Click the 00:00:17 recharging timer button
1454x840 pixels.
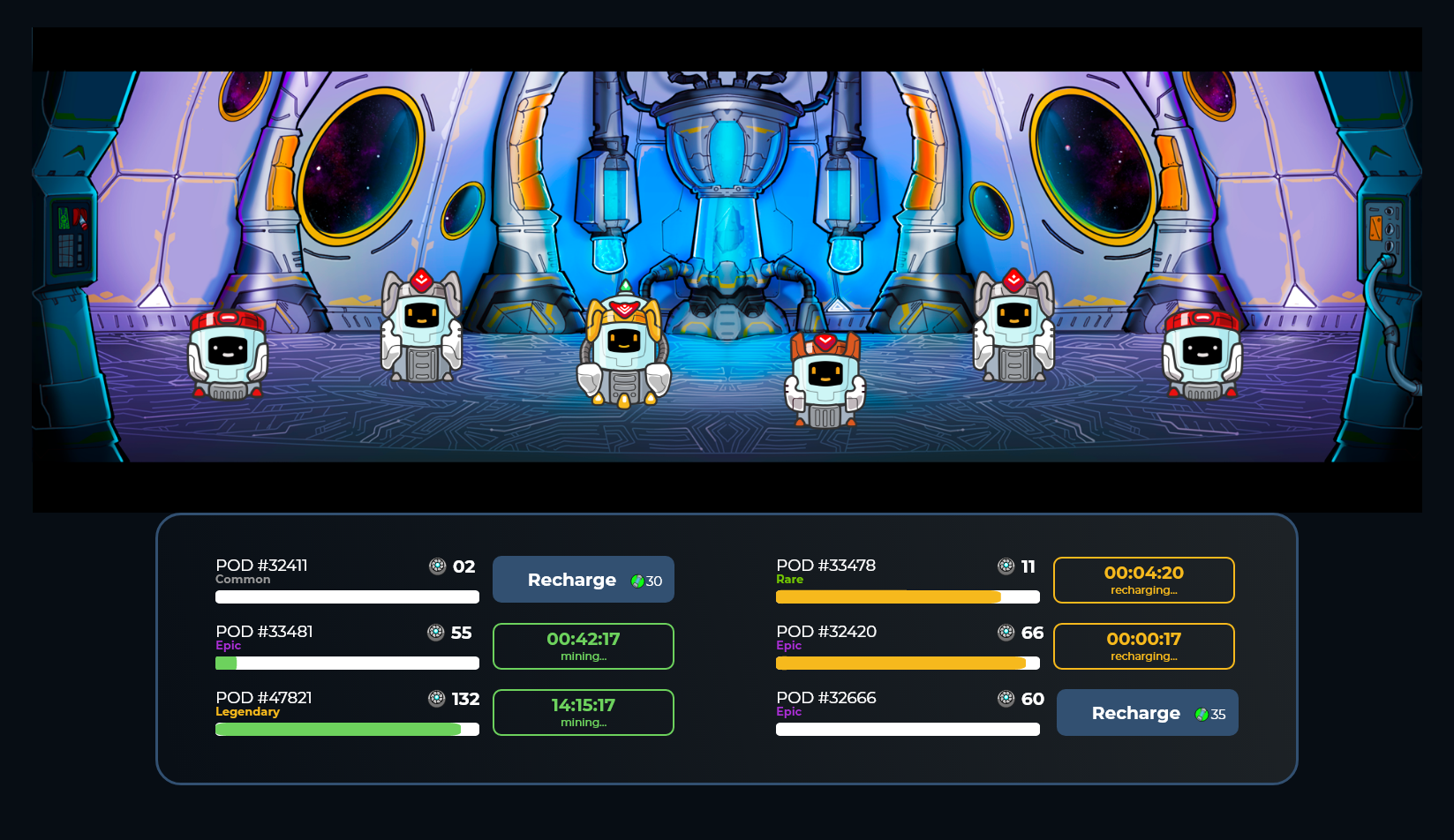(x=1143, y=646)
